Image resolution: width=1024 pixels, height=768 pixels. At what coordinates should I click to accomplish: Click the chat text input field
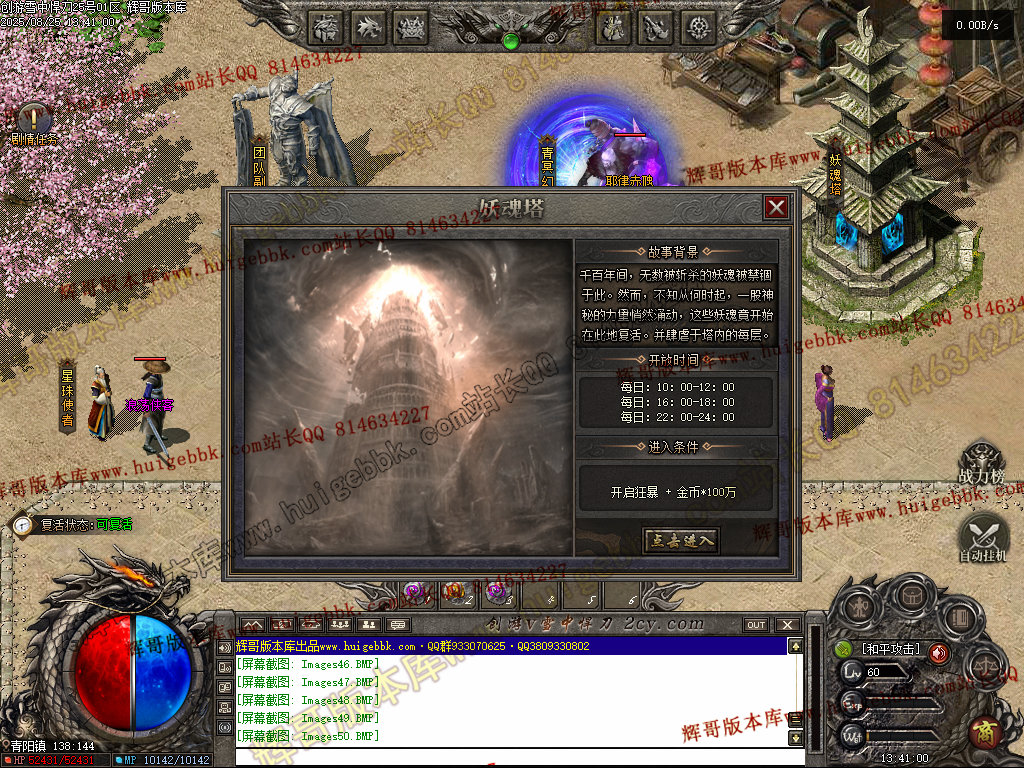click(x=510, y=756)
